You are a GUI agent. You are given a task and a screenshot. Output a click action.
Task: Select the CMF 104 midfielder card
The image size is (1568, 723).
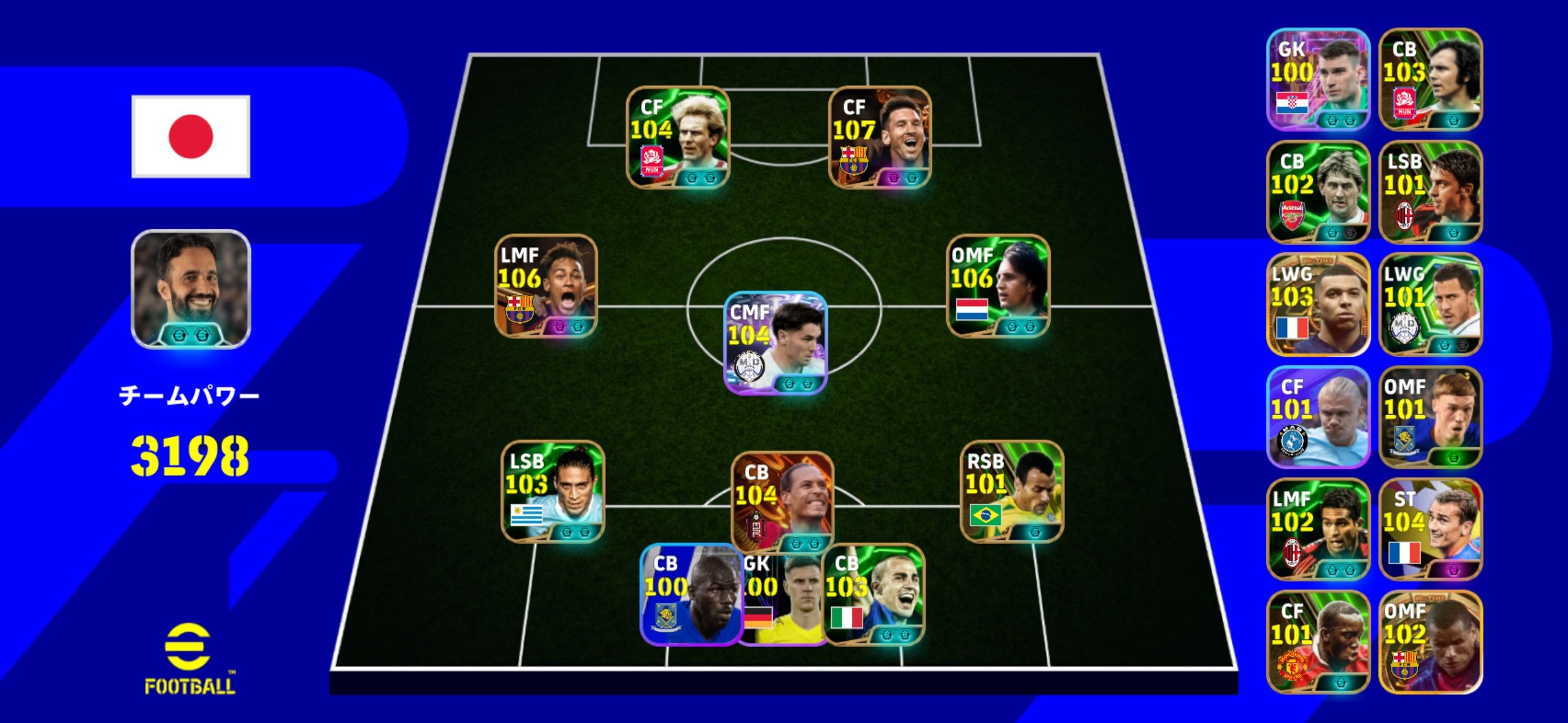775,343
